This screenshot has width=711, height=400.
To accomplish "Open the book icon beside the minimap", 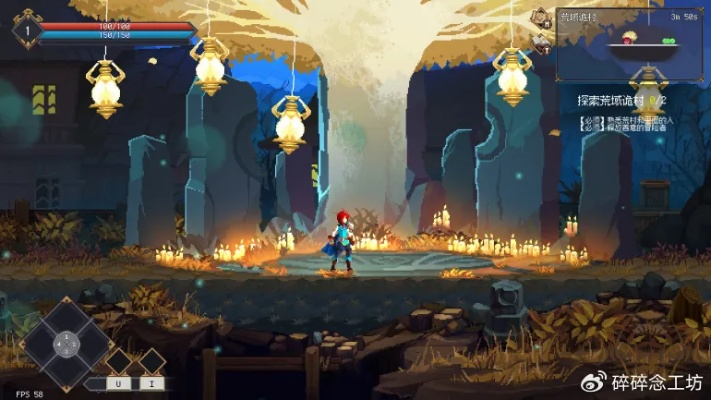I will click(542, 43).
